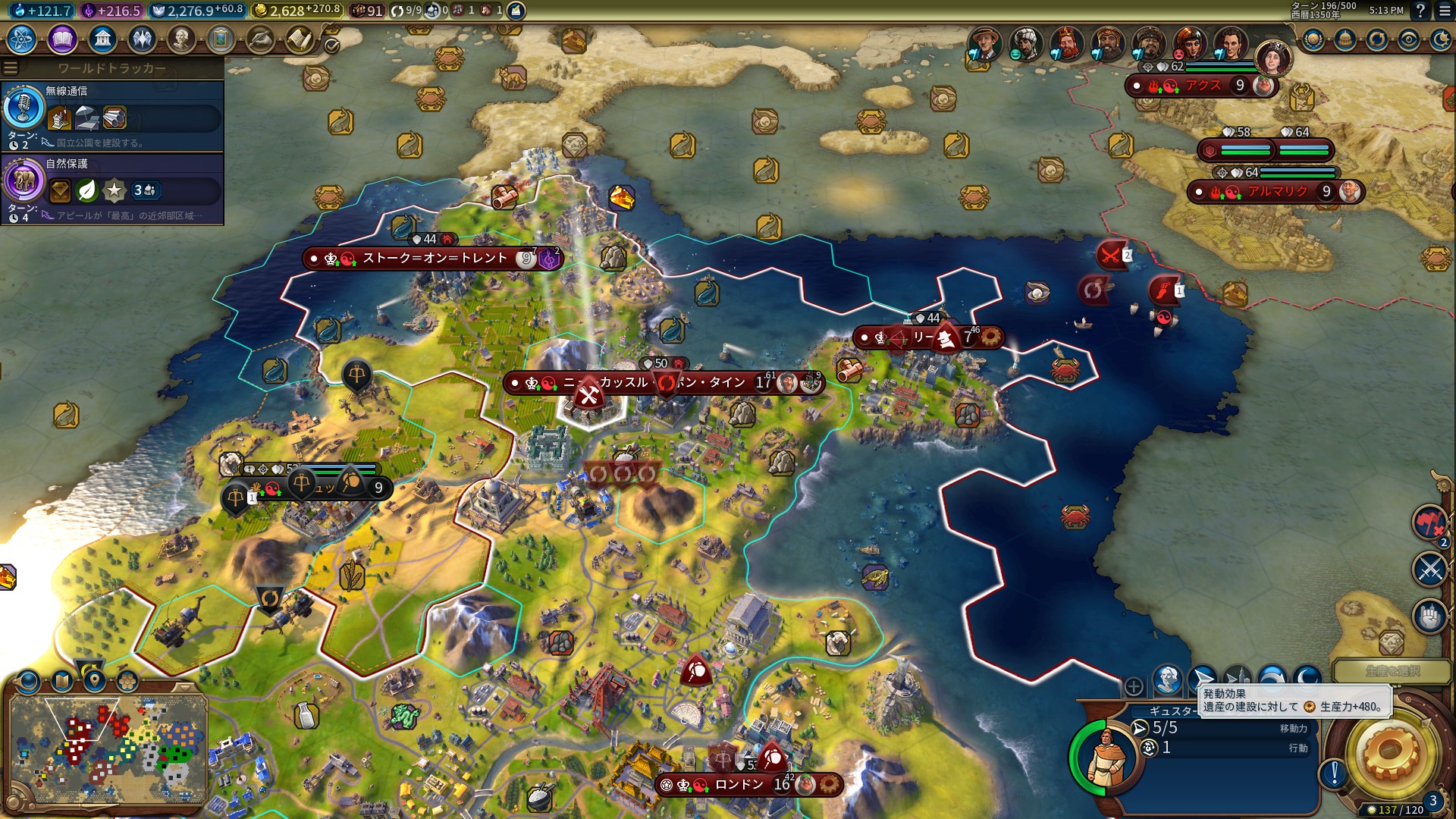Open the technology tree atom icon
This screenshot has height=819, width=1456.
click(22, 39)
